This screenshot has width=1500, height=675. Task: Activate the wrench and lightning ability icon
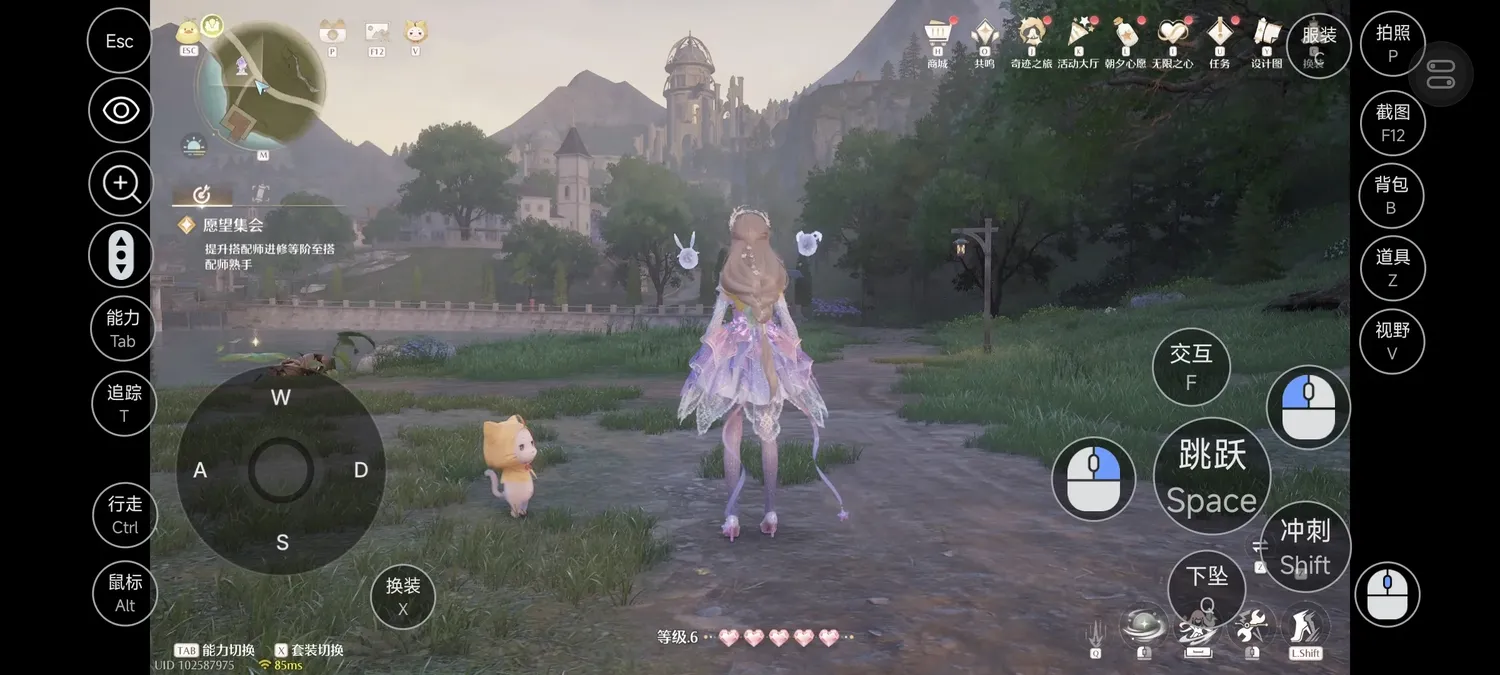(1249, 628)
